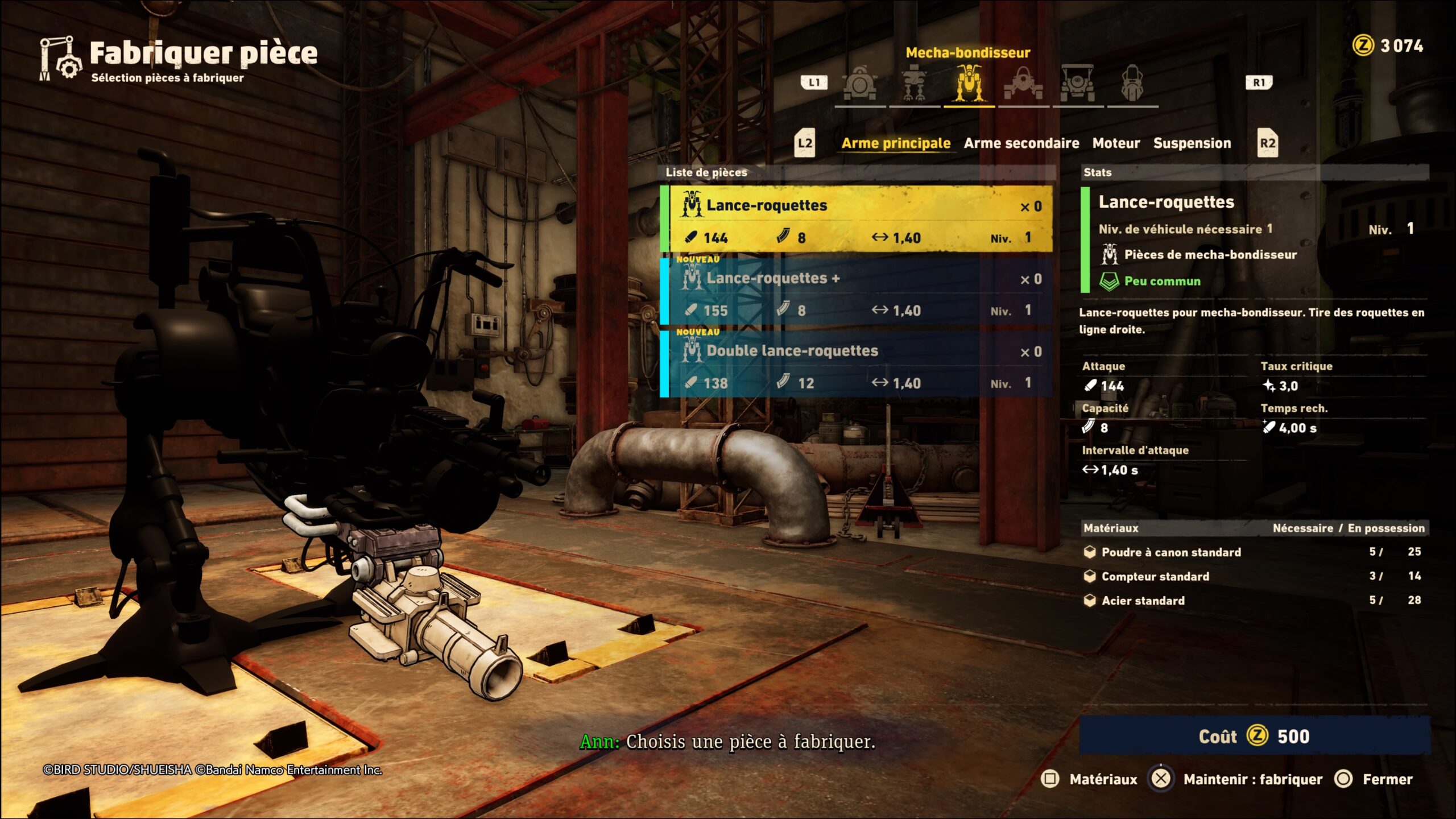Screen dimensions: 1456x819
Task: Switch to the Arme secondaire tab
Action: [1021, 143]
